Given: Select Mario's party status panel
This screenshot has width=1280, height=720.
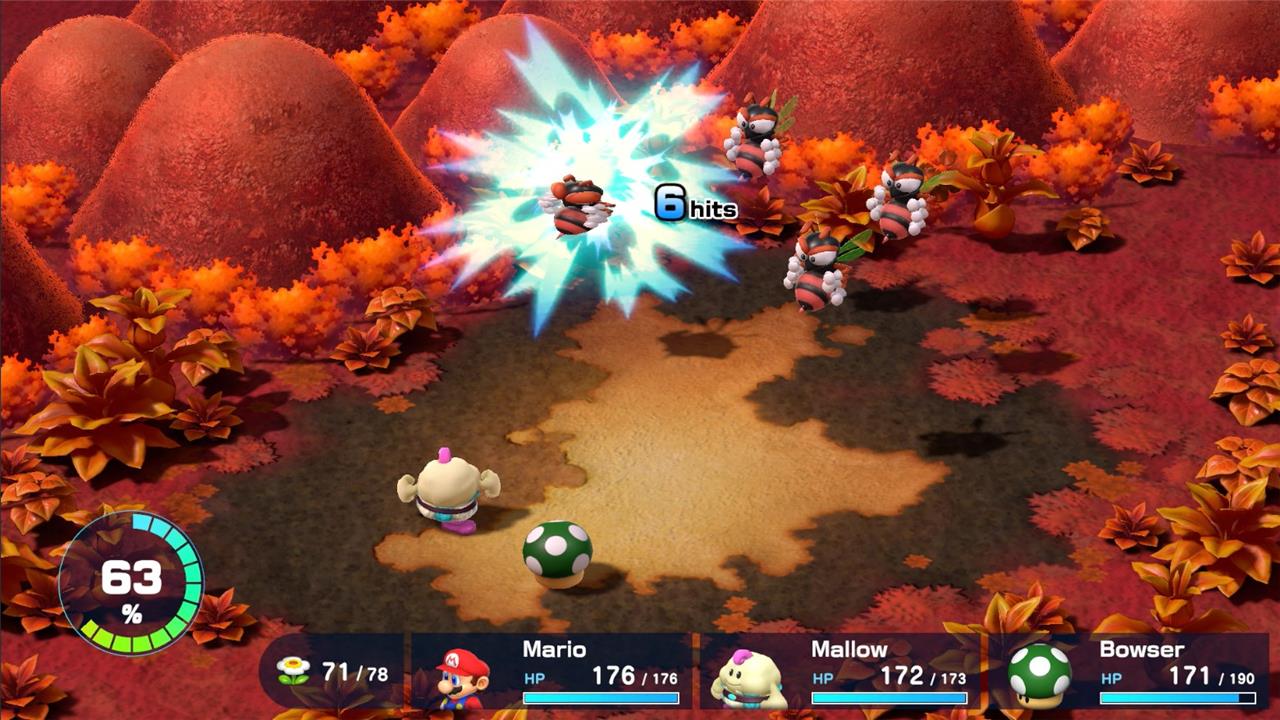Looking at the screenshot, I should [x=552, y=672].
